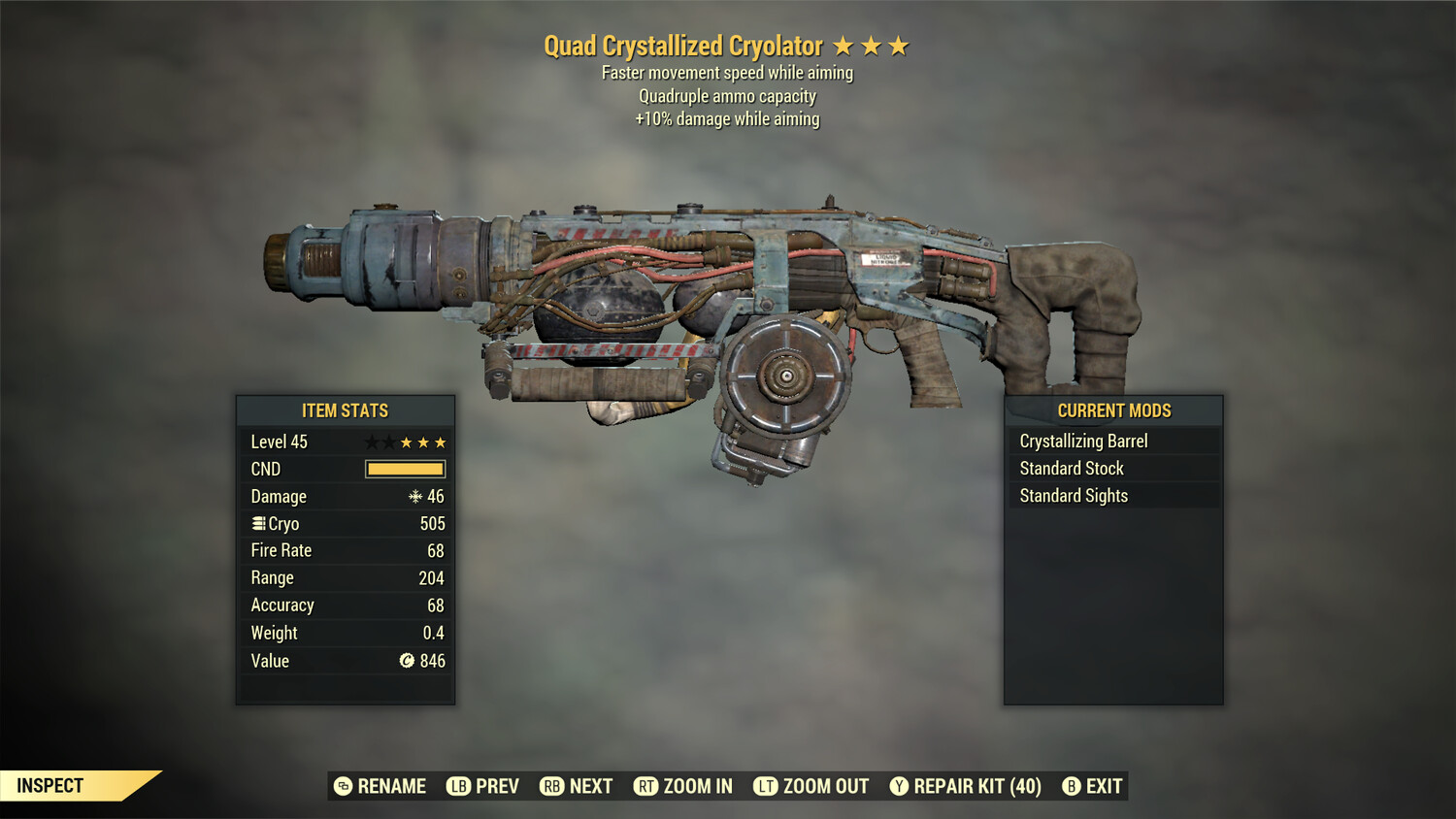
Task: Click the CURRENT MODS header
Action: (x=1113, y=410)
